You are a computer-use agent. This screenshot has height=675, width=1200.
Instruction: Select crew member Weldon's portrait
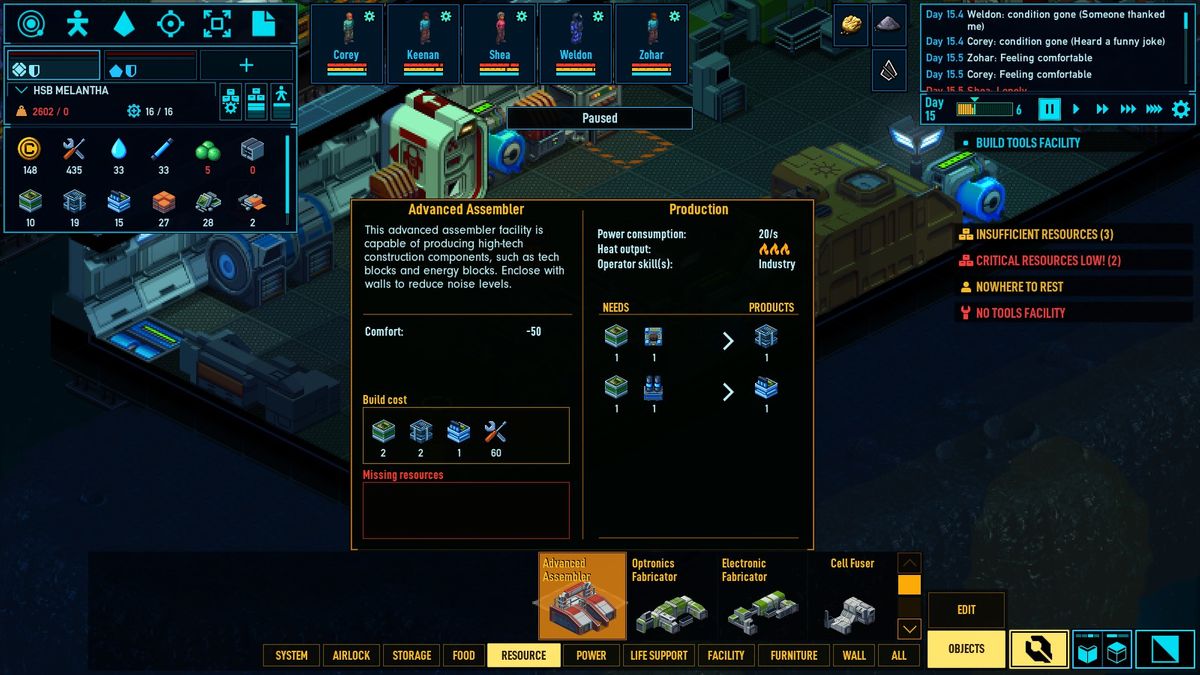(576, 43)
